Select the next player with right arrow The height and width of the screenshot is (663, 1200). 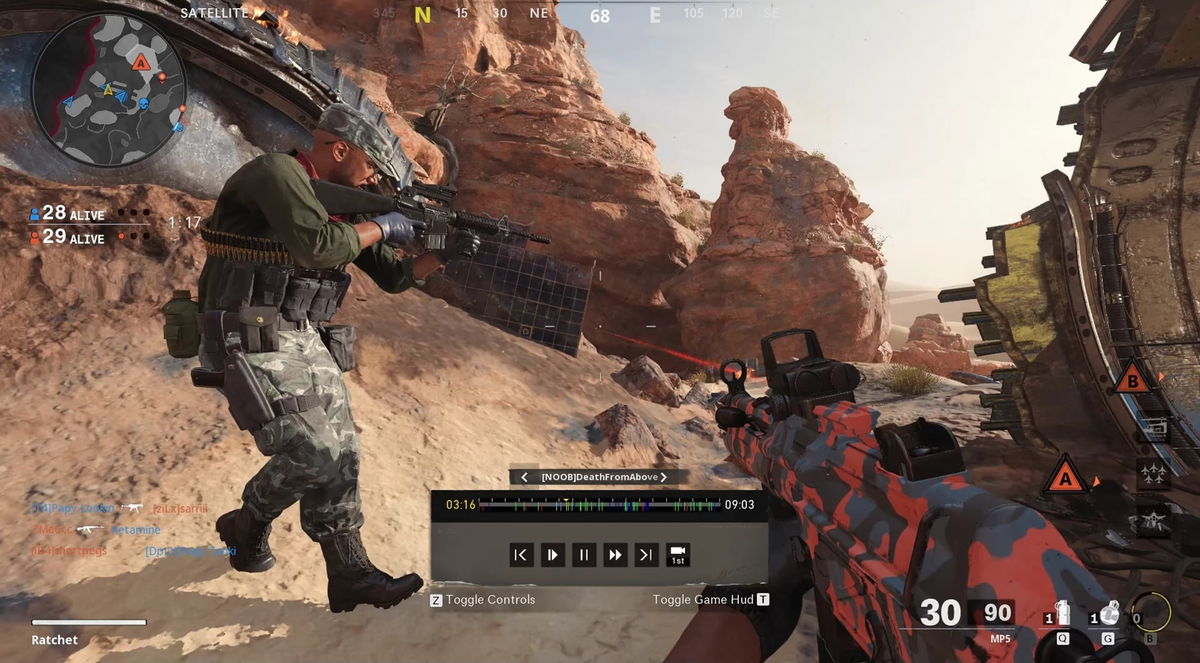coord(663,477)
